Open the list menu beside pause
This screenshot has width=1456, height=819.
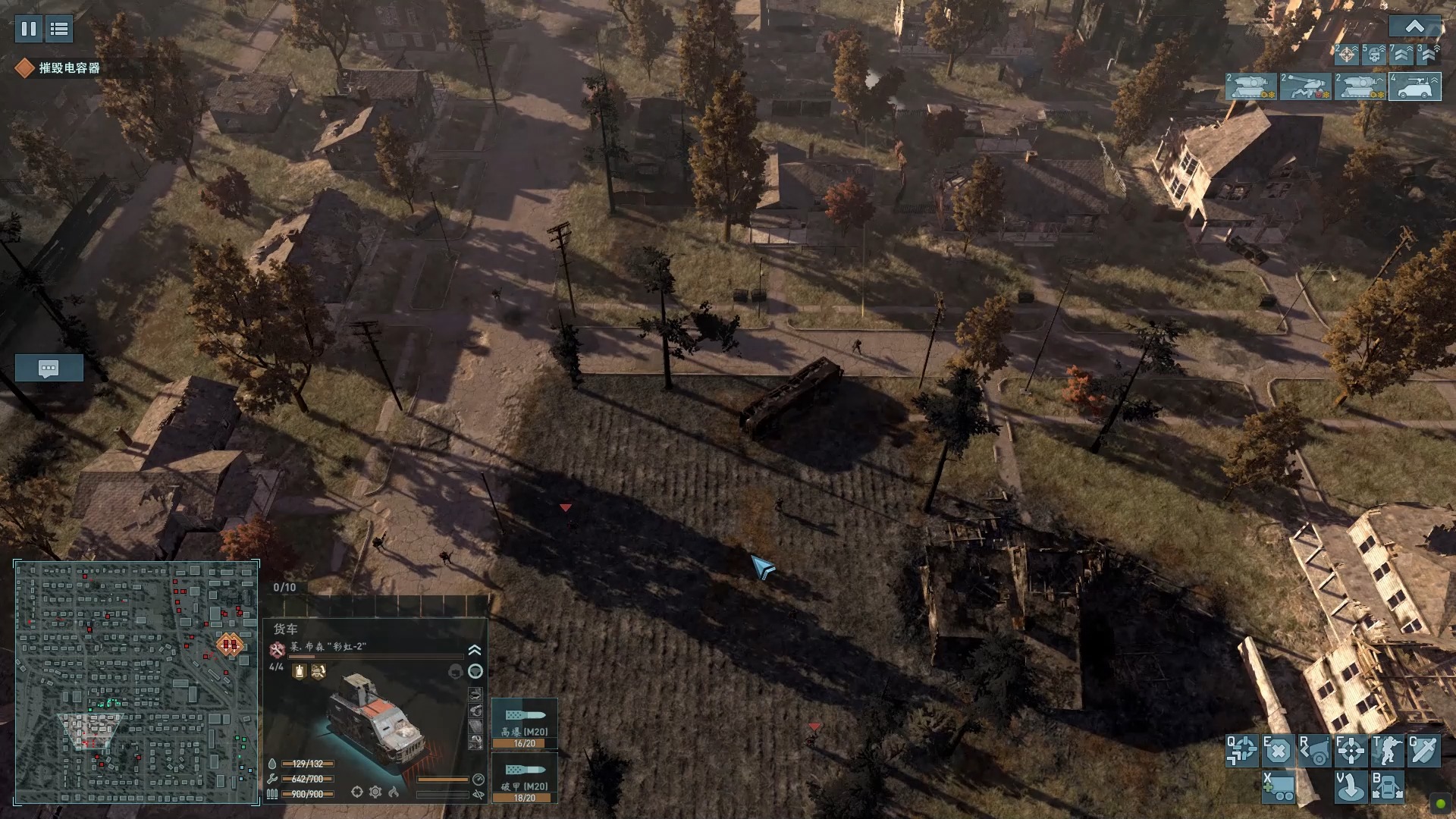59,29
